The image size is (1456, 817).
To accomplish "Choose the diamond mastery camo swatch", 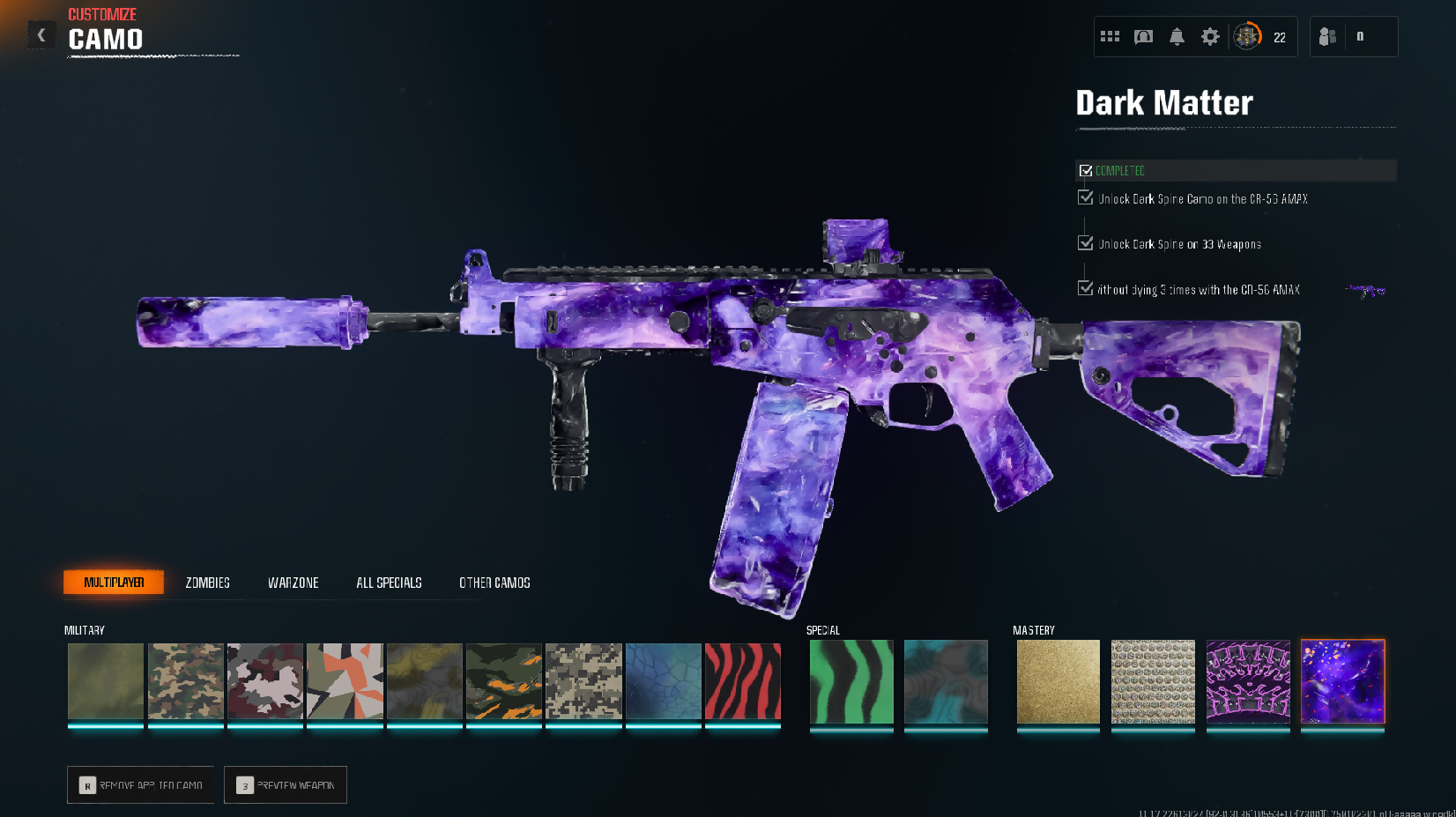I will (x=1153, y=681).
